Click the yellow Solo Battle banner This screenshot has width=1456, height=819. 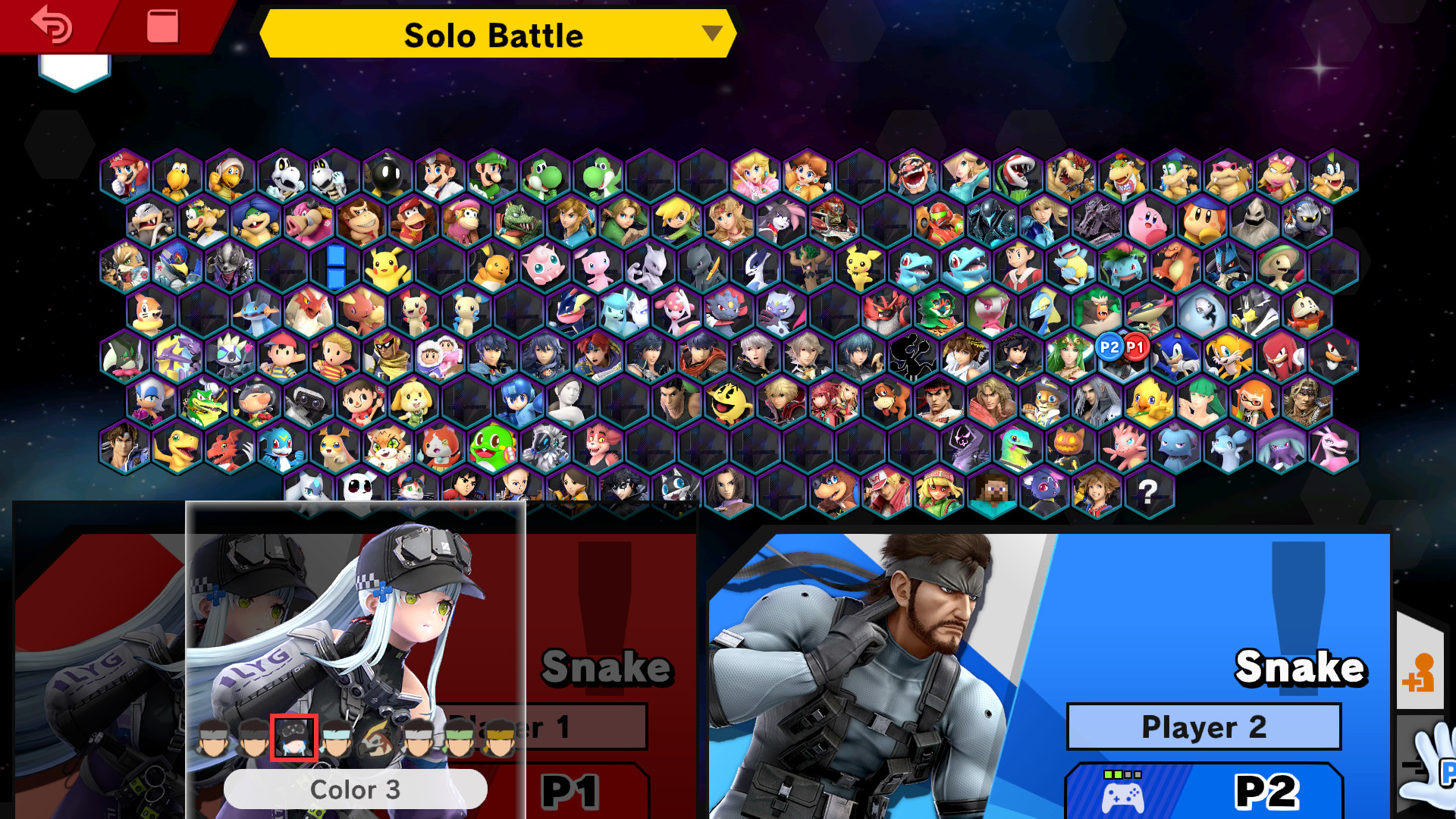pyautogui.click(x=493, y=35)
